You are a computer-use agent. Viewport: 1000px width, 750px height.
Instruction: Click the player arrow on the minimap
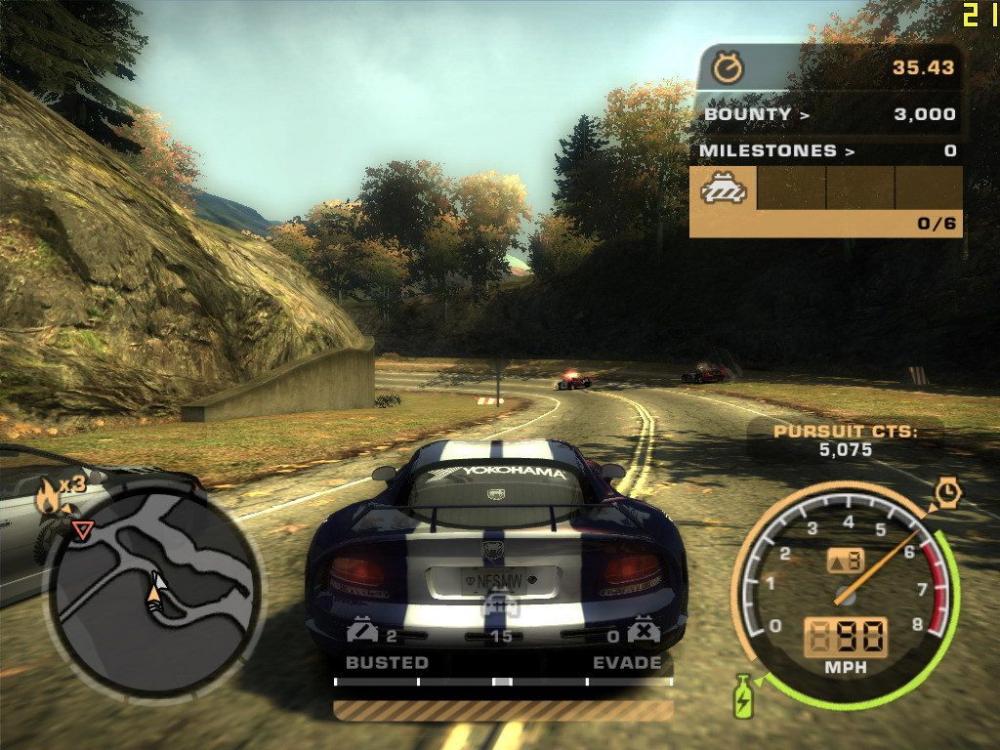pos(154,592)
